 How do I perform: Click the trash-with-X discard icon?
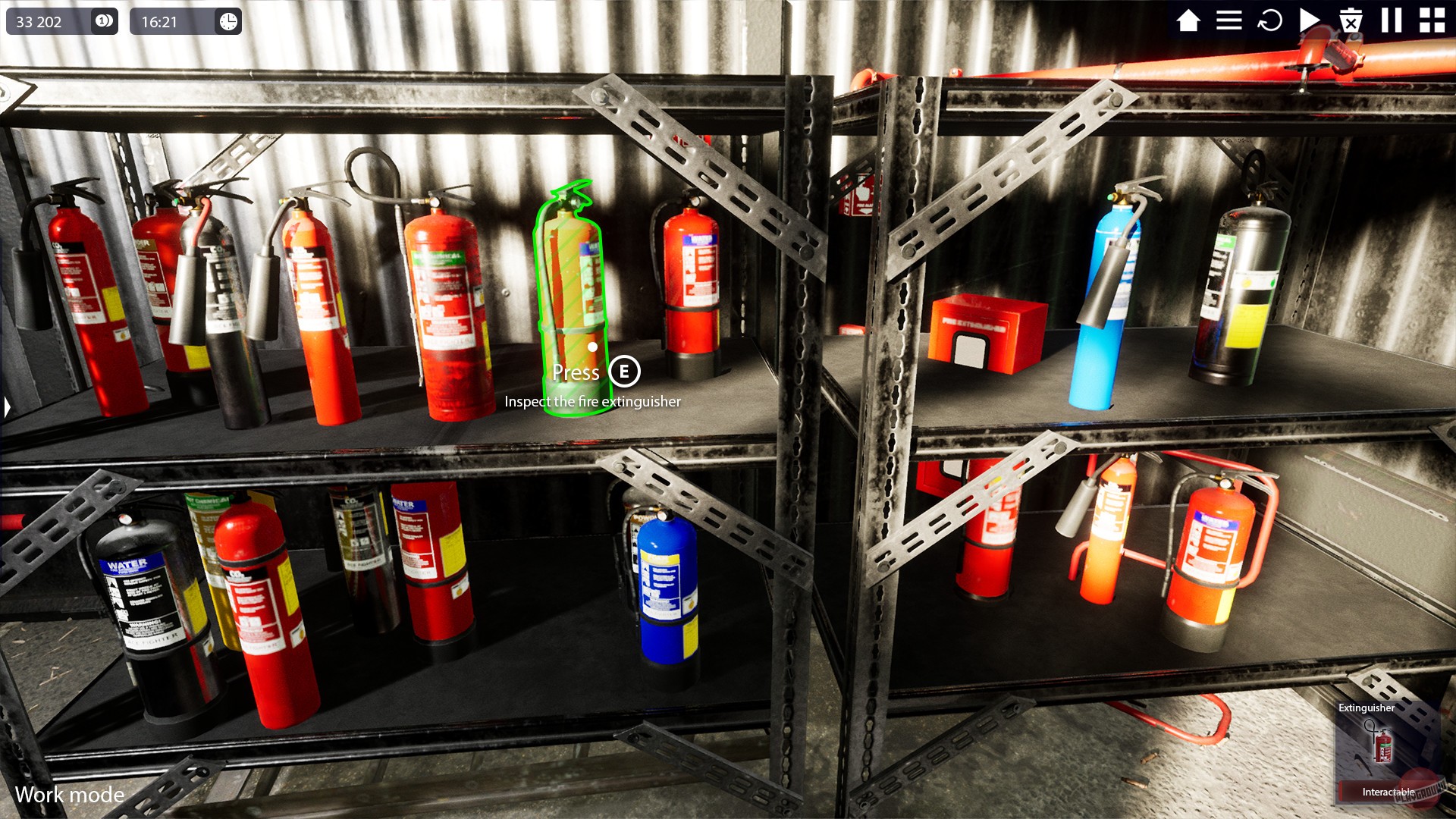tap(1351, 22)
